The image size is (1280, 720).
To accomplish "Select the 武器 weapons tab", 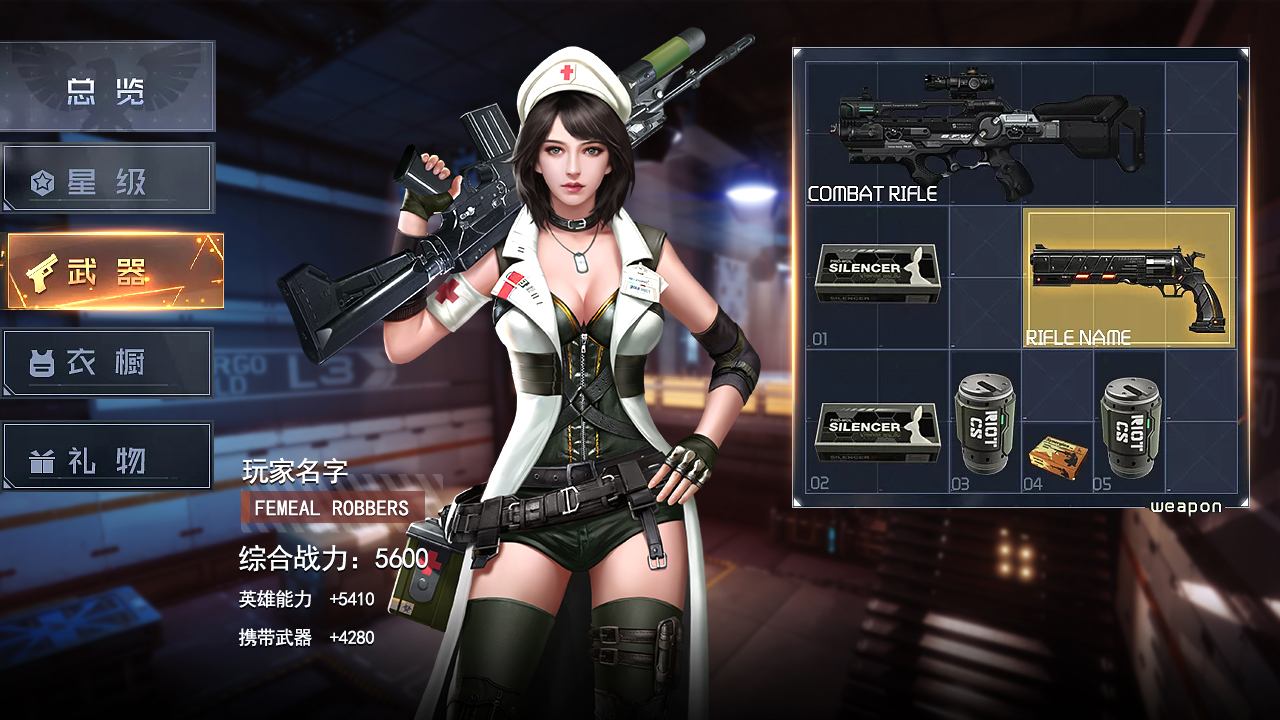I will click(114, 271).
